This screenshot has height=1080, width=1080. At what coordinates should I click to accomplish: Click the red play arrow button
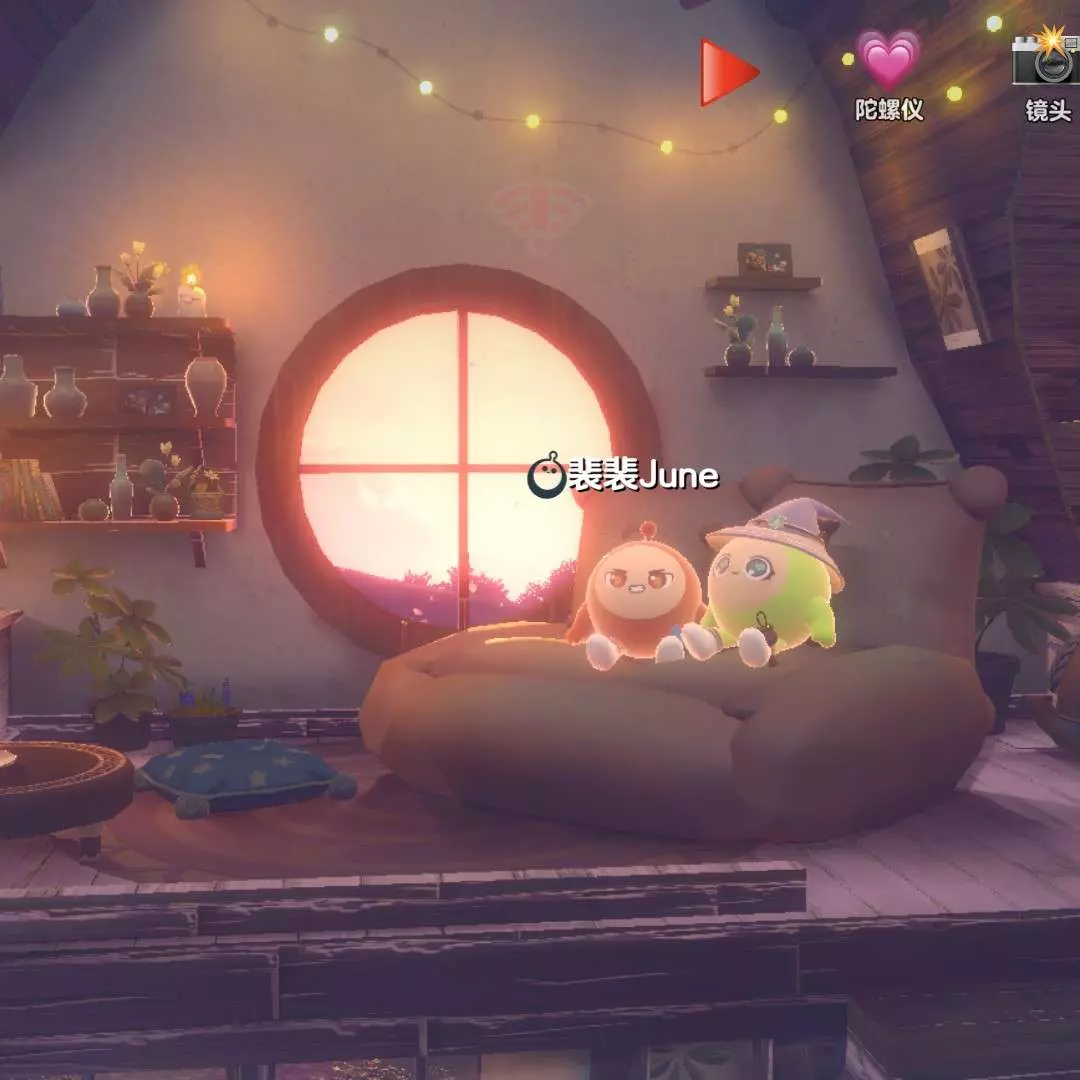[x=727, y=72]
